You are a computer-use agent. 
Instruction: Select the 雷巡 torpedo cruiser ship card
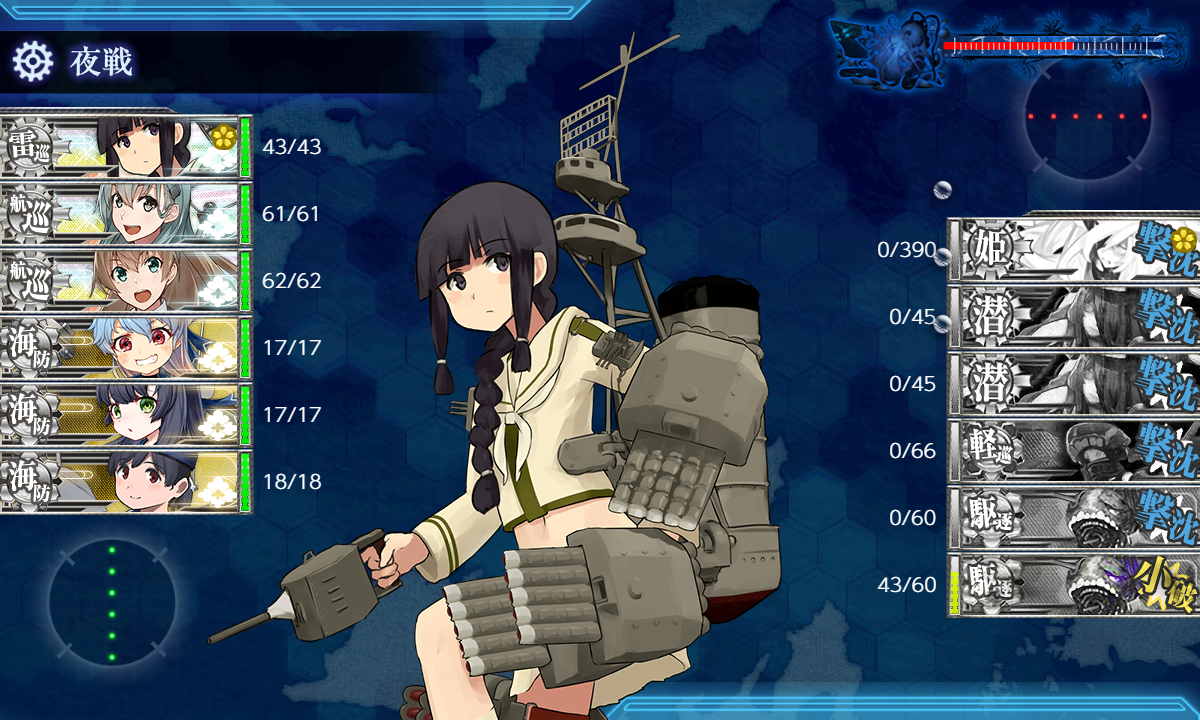(x=125, y=148)
